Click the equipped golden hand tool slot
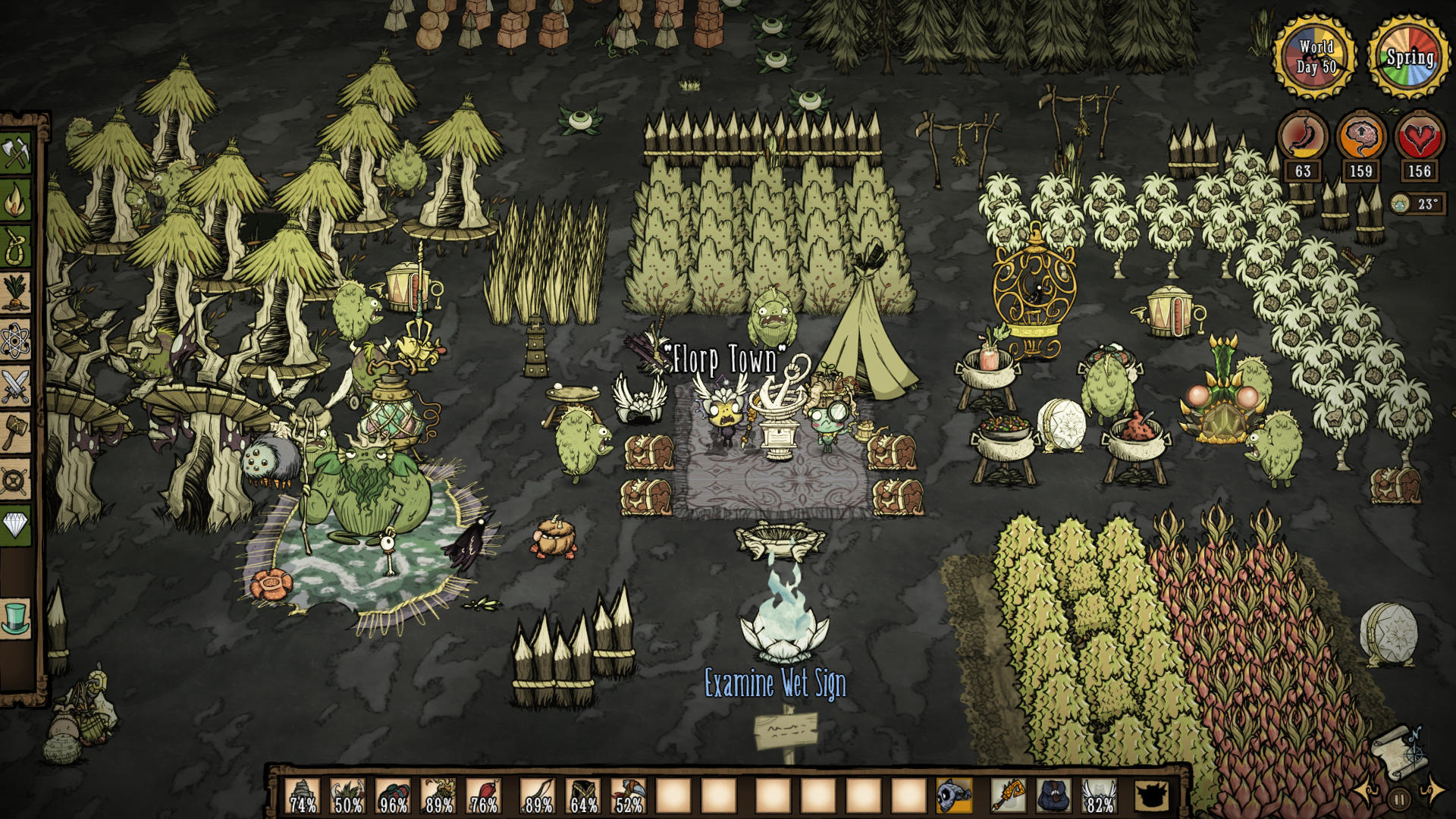Viewport: 1456px width, 819px height. [1009, 796]
